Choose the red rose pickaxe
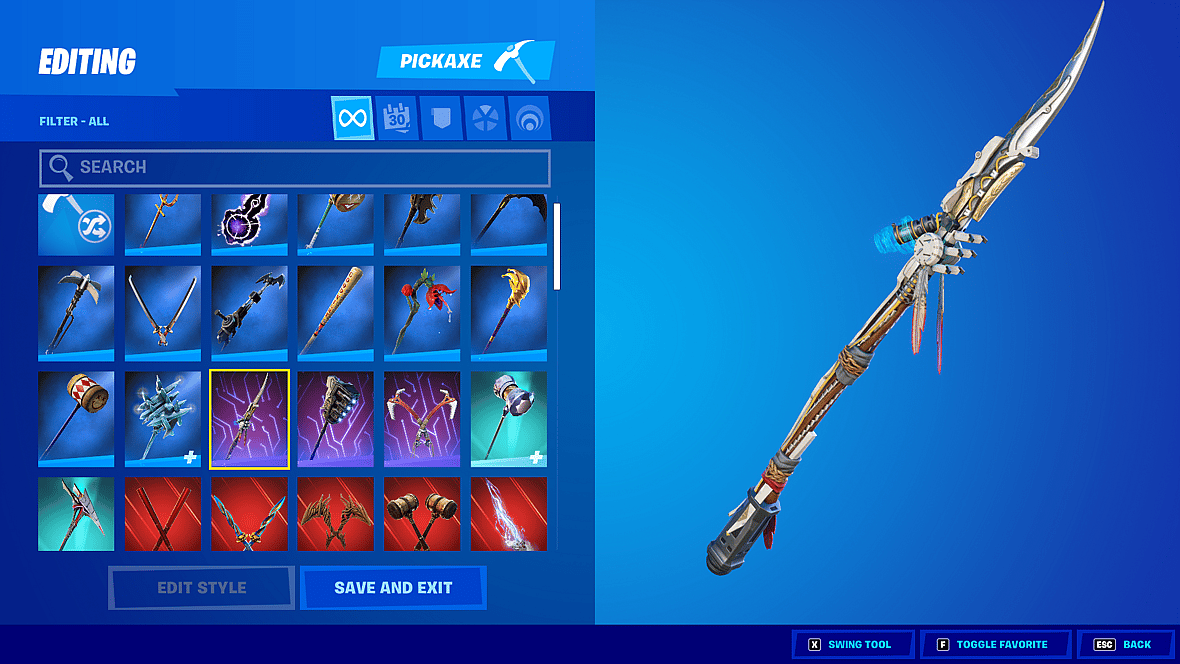The height and width of the screenshot is (664, 1180). pos(421,312)
